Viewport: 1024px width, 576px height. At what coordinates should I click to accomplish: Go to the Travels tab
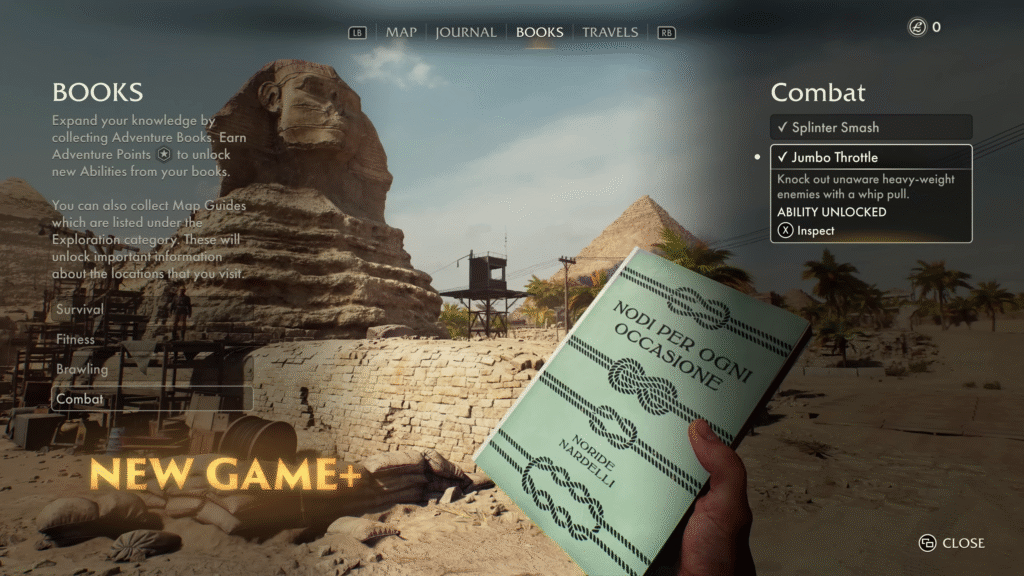coord(610,32)
